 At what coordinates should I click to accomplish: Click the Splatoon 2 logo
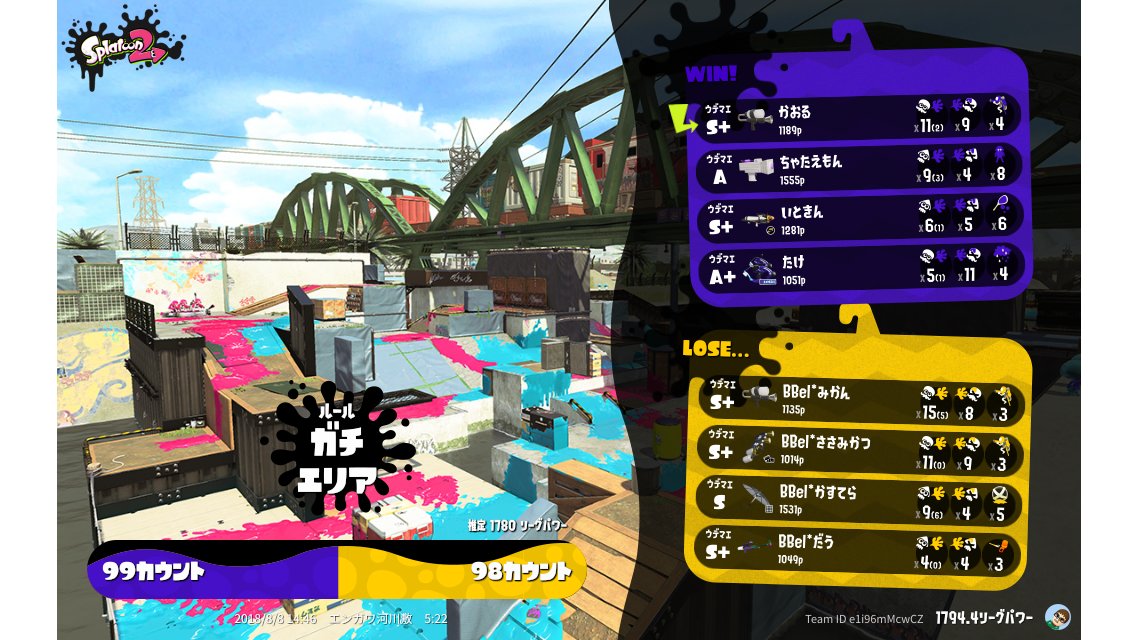pos(125,45)
